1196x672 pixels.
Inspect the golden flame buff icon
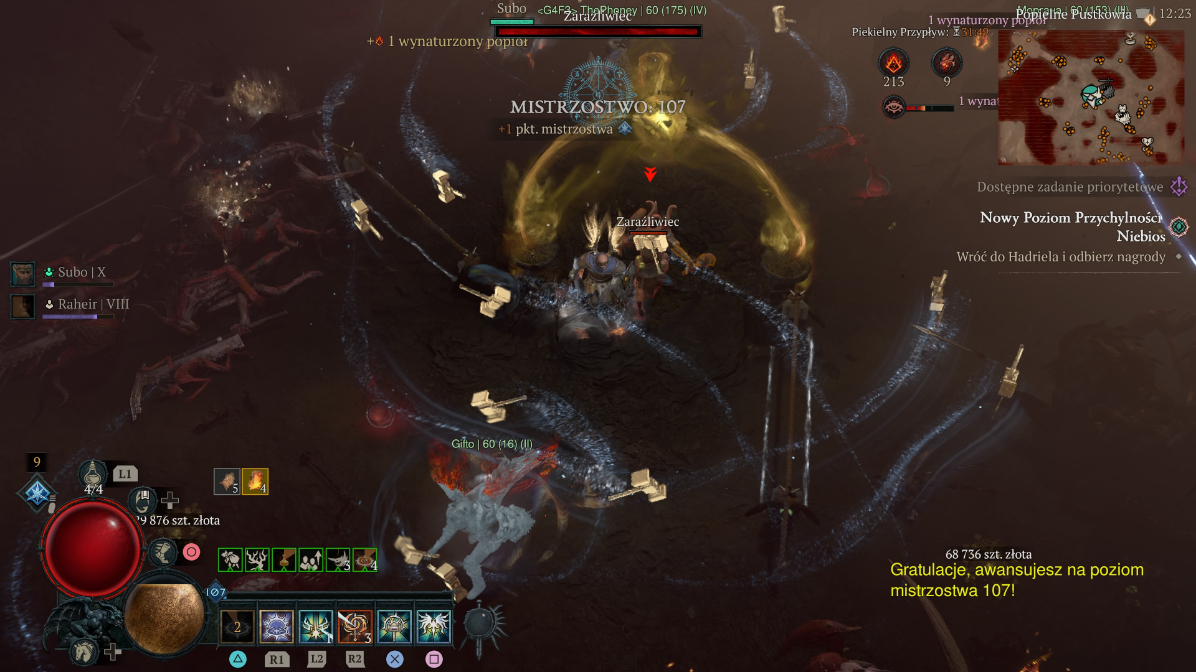(x=255, y=482)
